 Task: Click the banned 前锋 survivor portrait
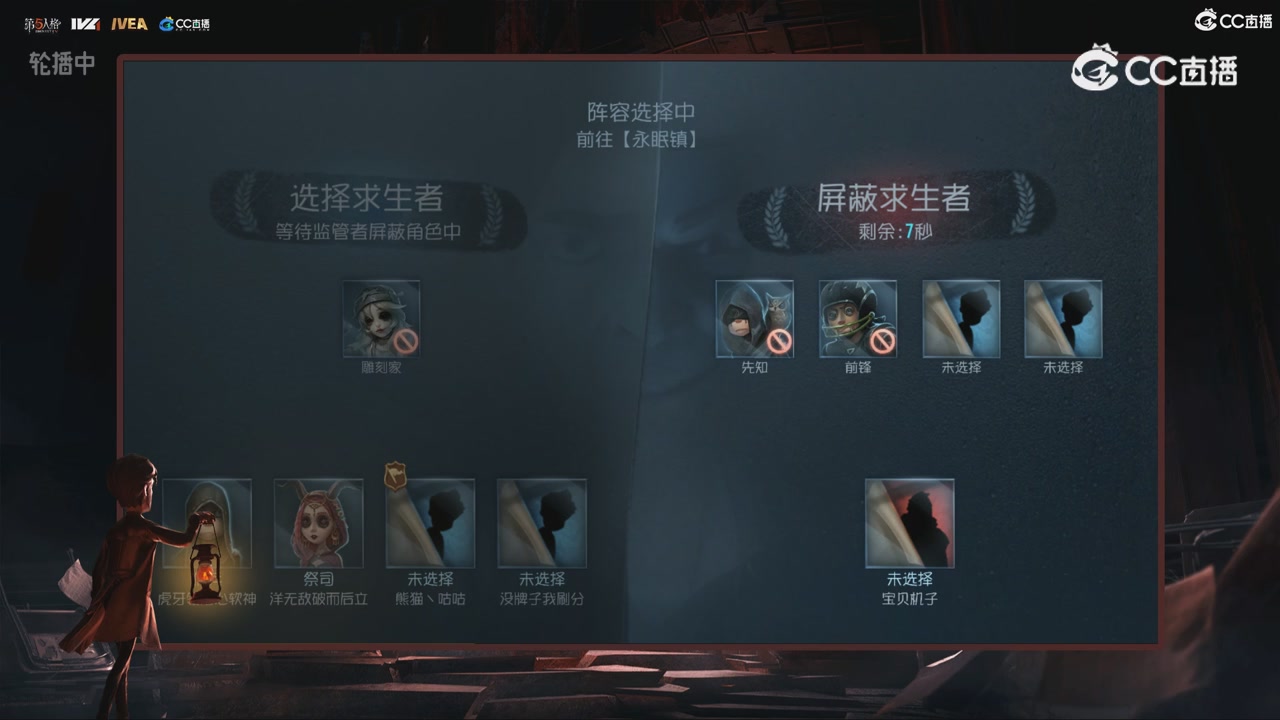click(x=857, y=318)
